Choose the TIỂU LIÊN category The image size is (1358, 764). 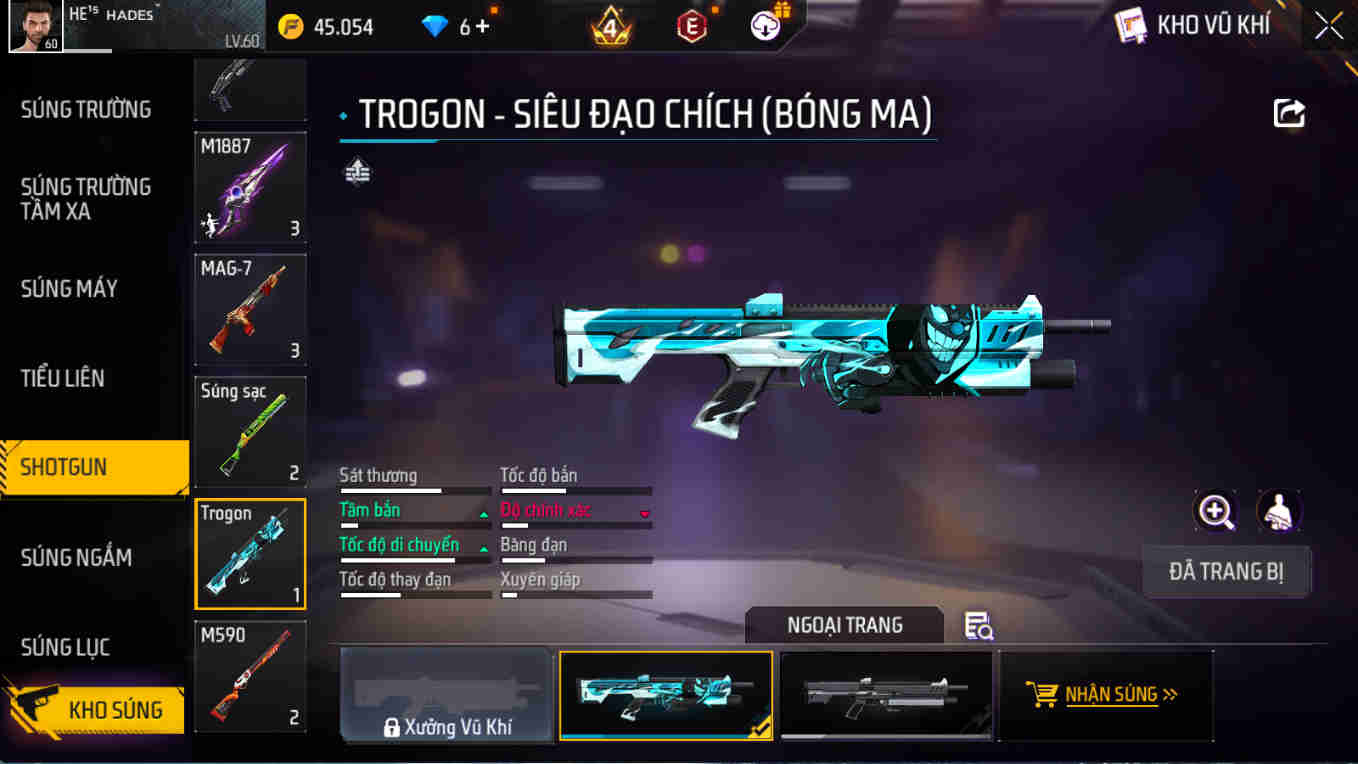click(63, 378)
